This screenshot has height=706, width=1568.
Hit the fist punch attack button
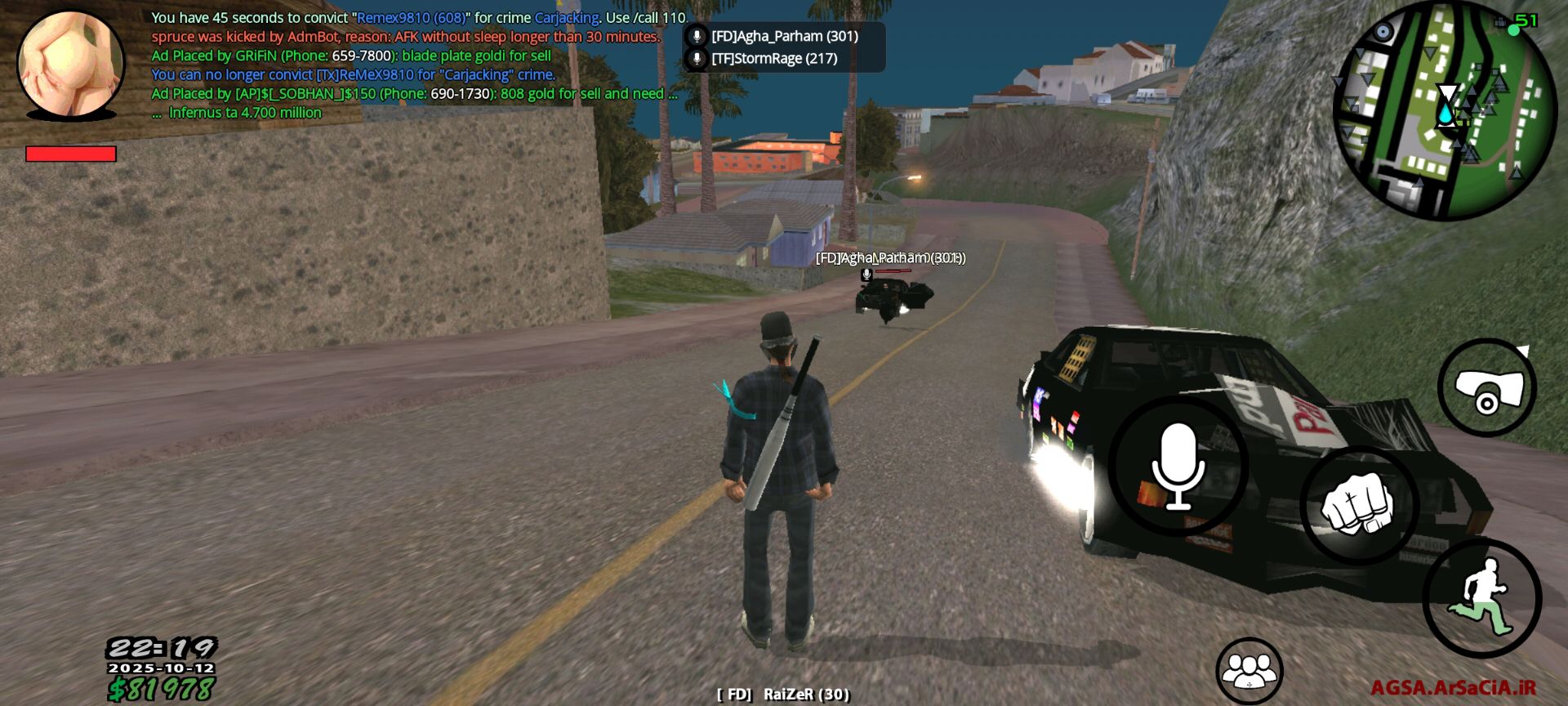1357,506
